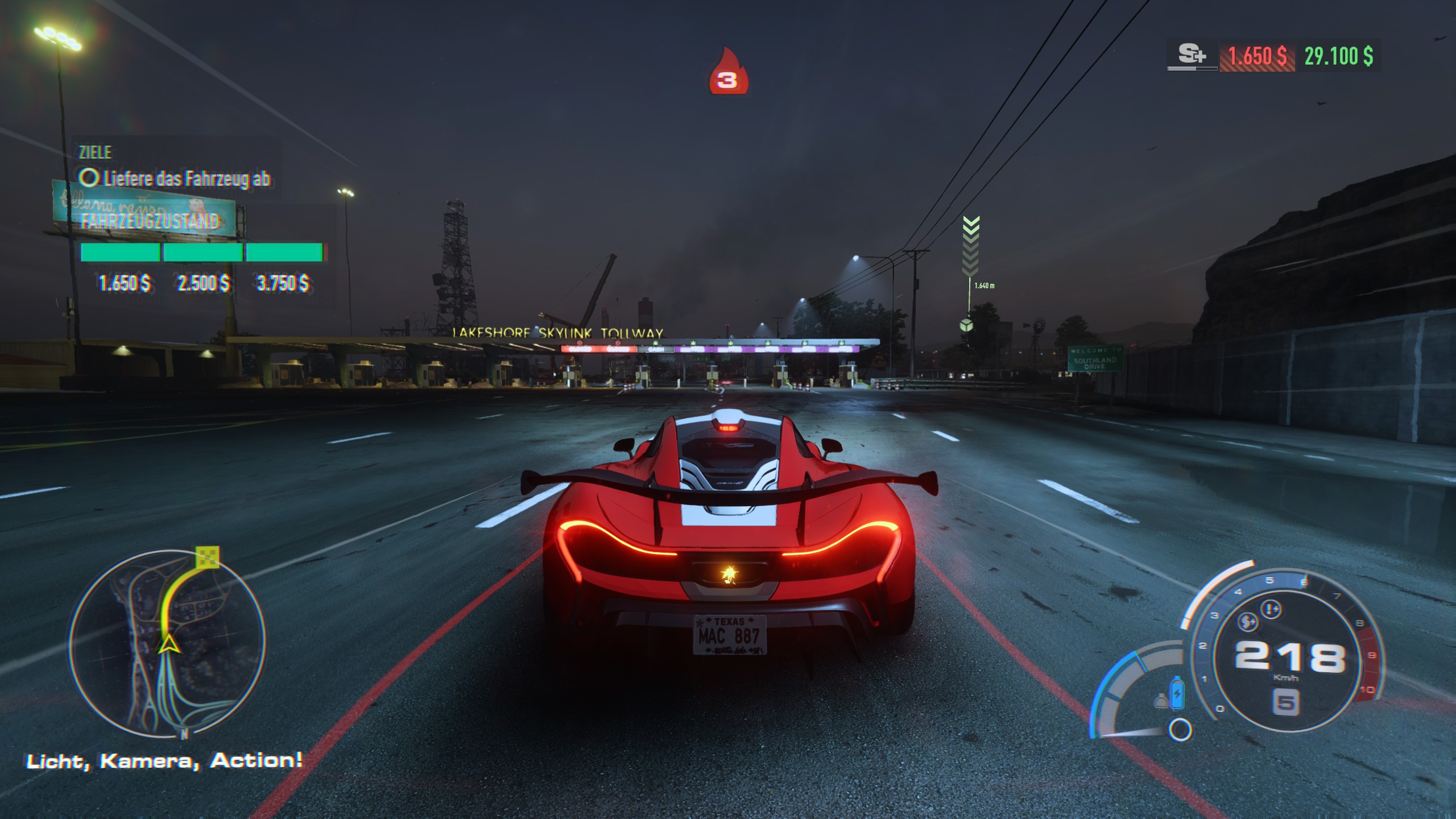Click the S+ tier badge beside the cash
This screenshot has height=819, width=1456.
tap(1192, 56)
